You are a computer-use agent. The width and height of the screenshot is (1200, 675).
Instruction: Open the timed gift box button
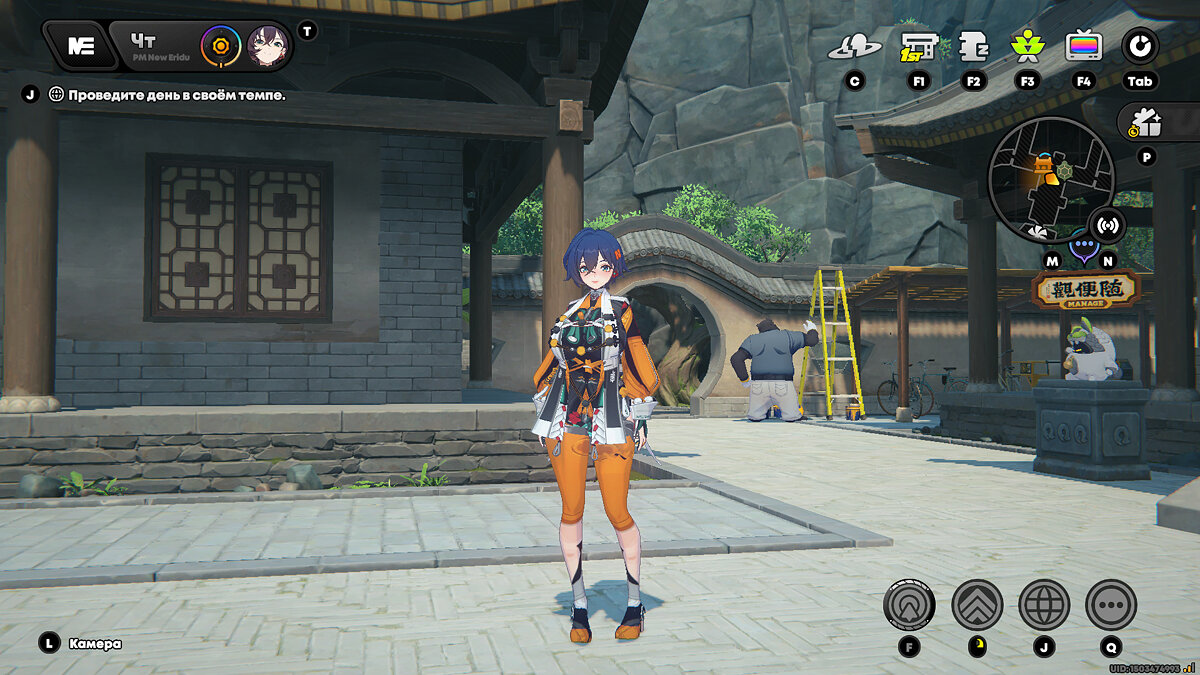[1148, 123]
